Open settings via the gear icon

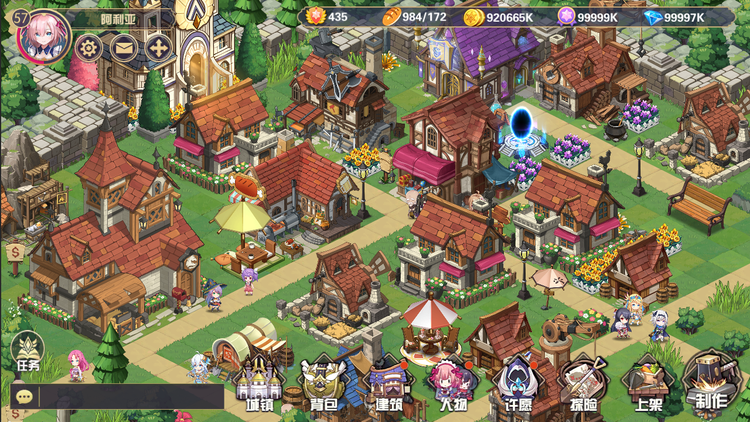point(89,47)
